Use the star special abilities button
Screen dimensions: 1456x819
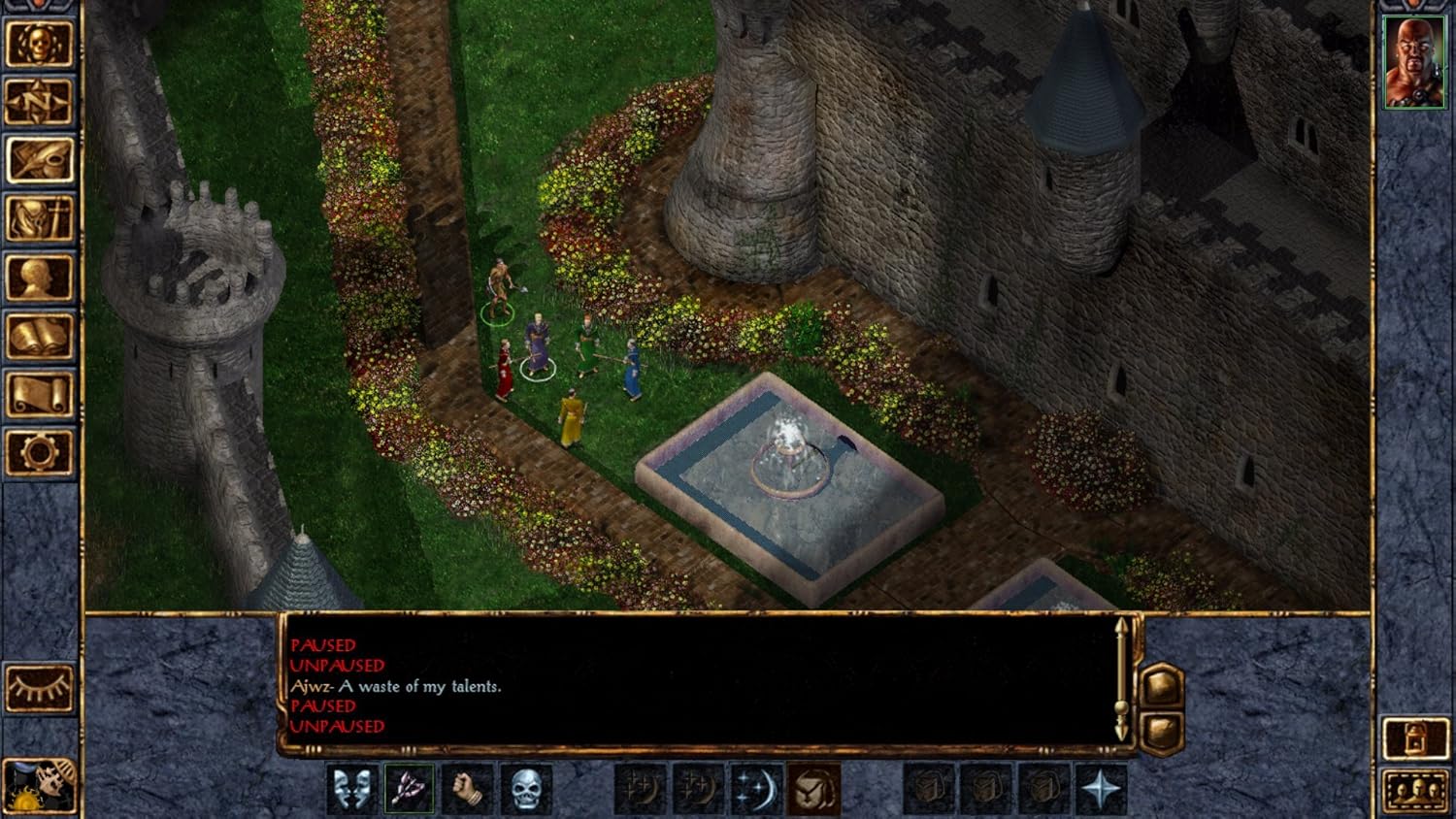click(x=1101, y=788)
